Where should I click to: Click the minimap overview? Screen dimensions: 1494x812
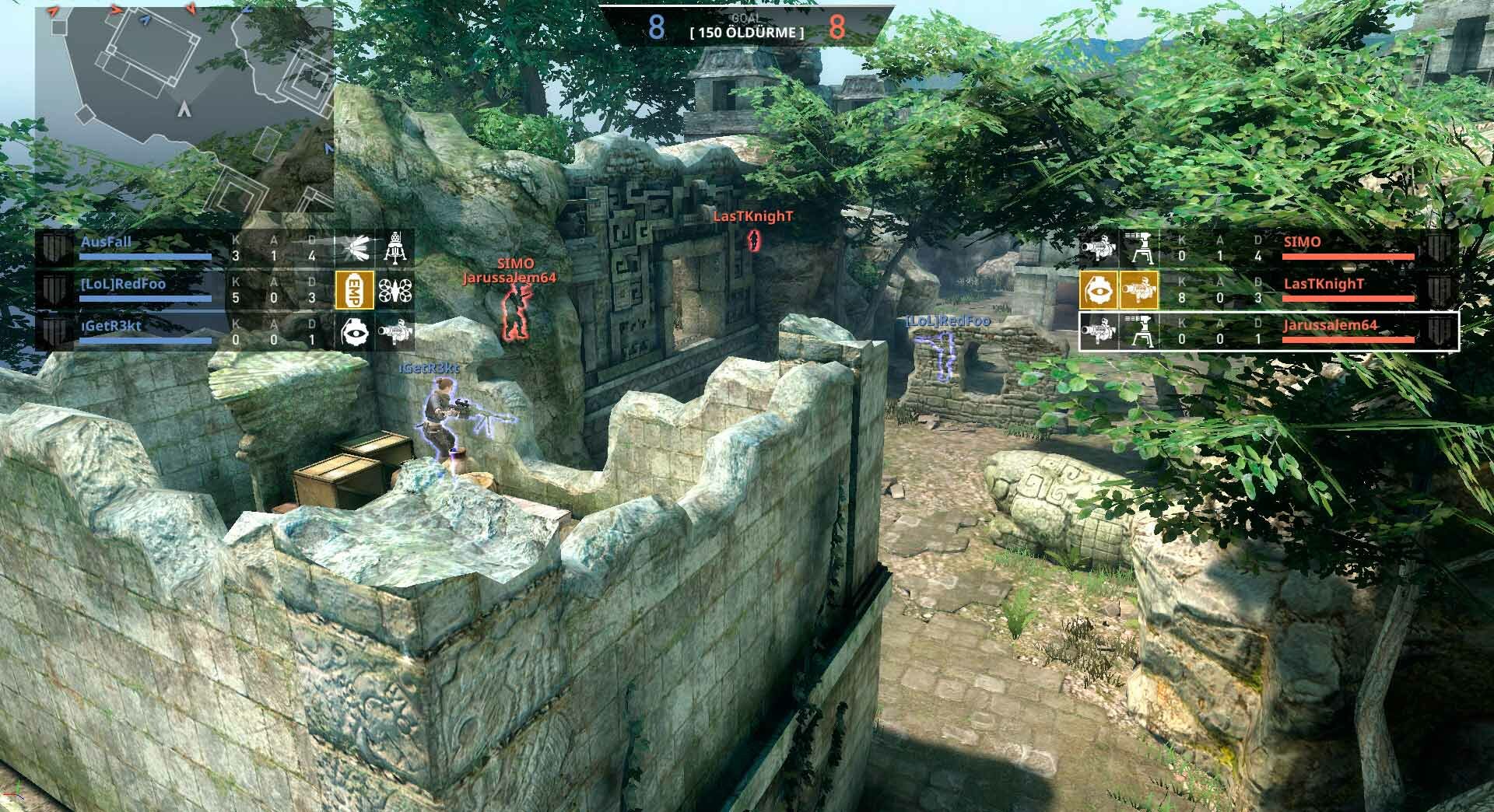pos(185,107)
